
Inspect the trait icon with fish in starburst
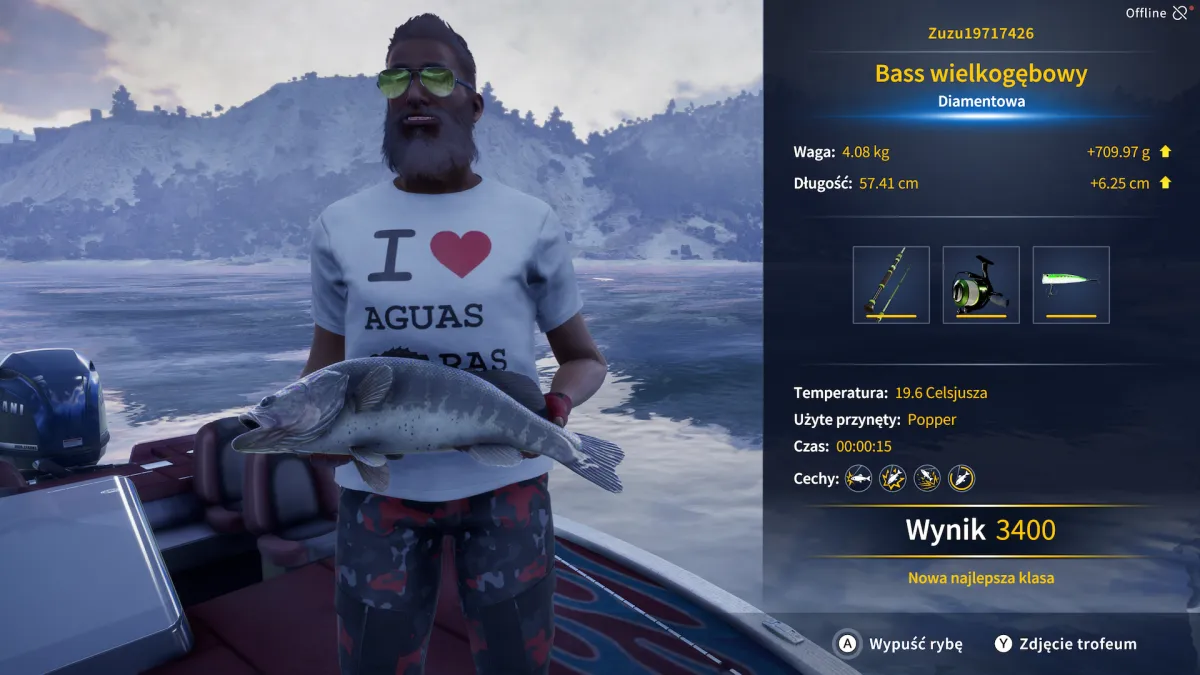pyautogui.click(x=892, y=478)
